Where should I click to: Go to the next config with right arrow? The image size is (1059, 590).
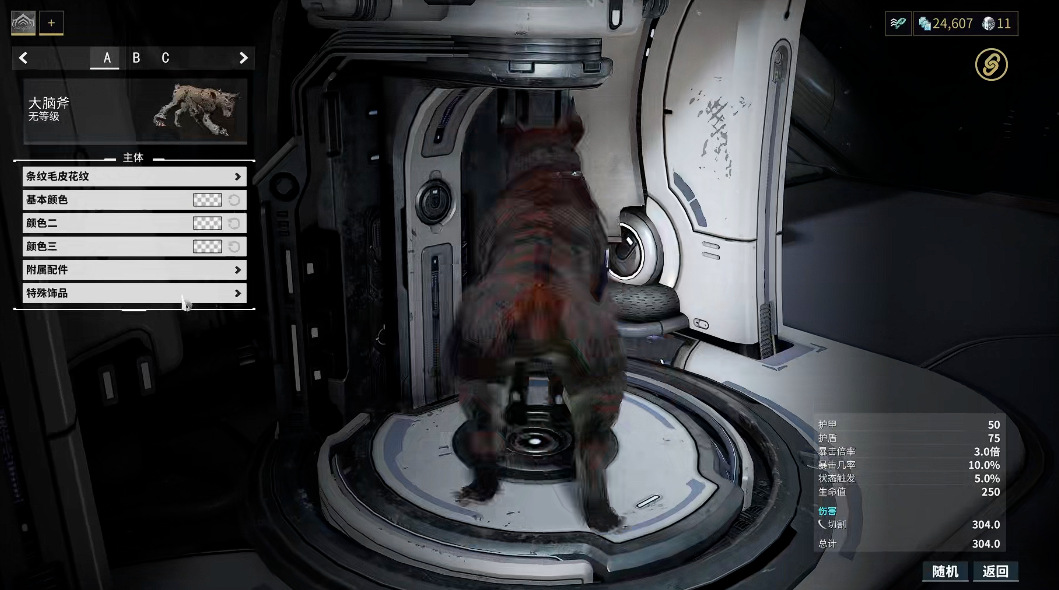243,58
